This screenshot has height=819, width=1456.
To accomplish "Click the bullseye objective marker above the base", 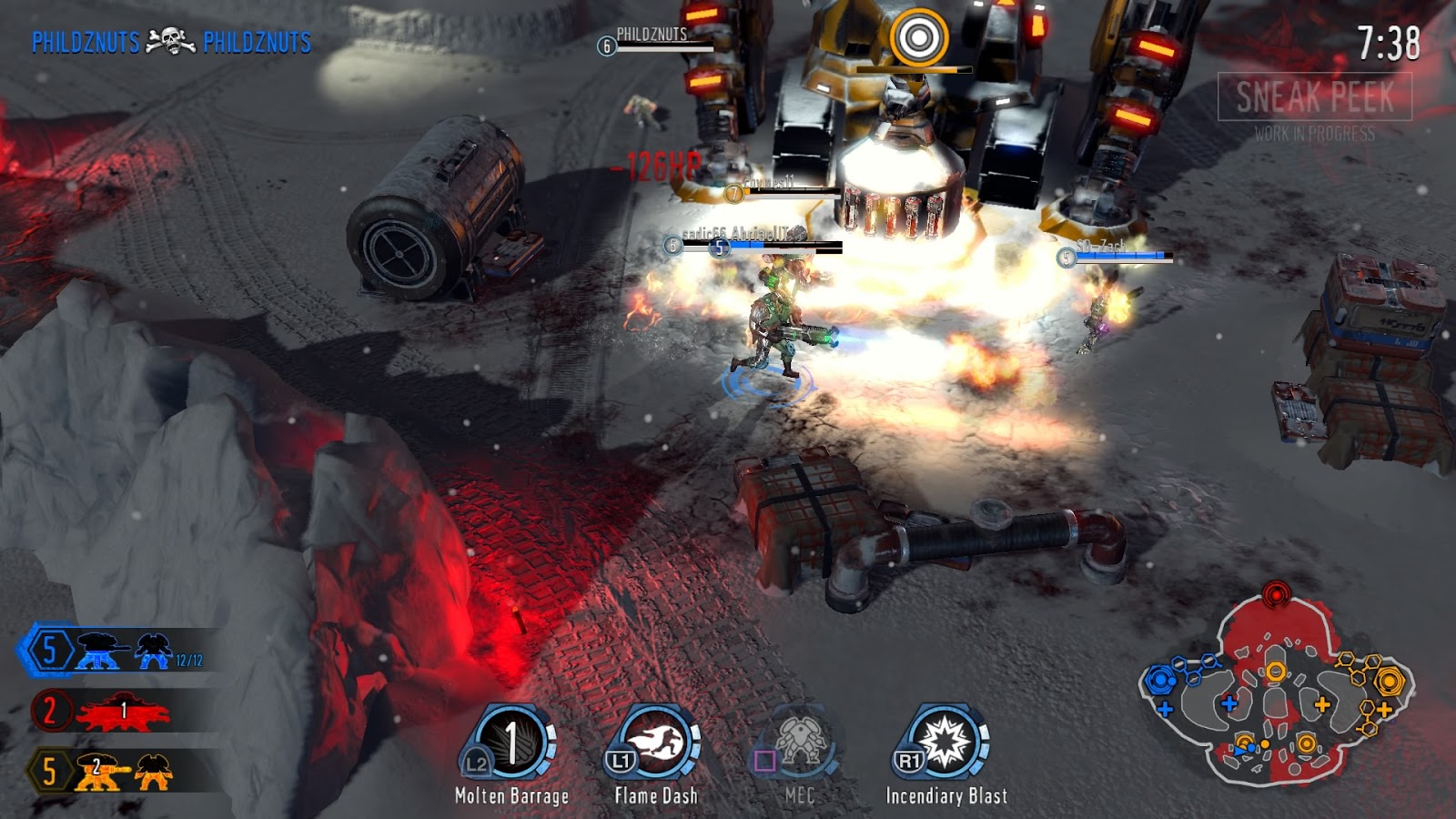I will [919, 37].
